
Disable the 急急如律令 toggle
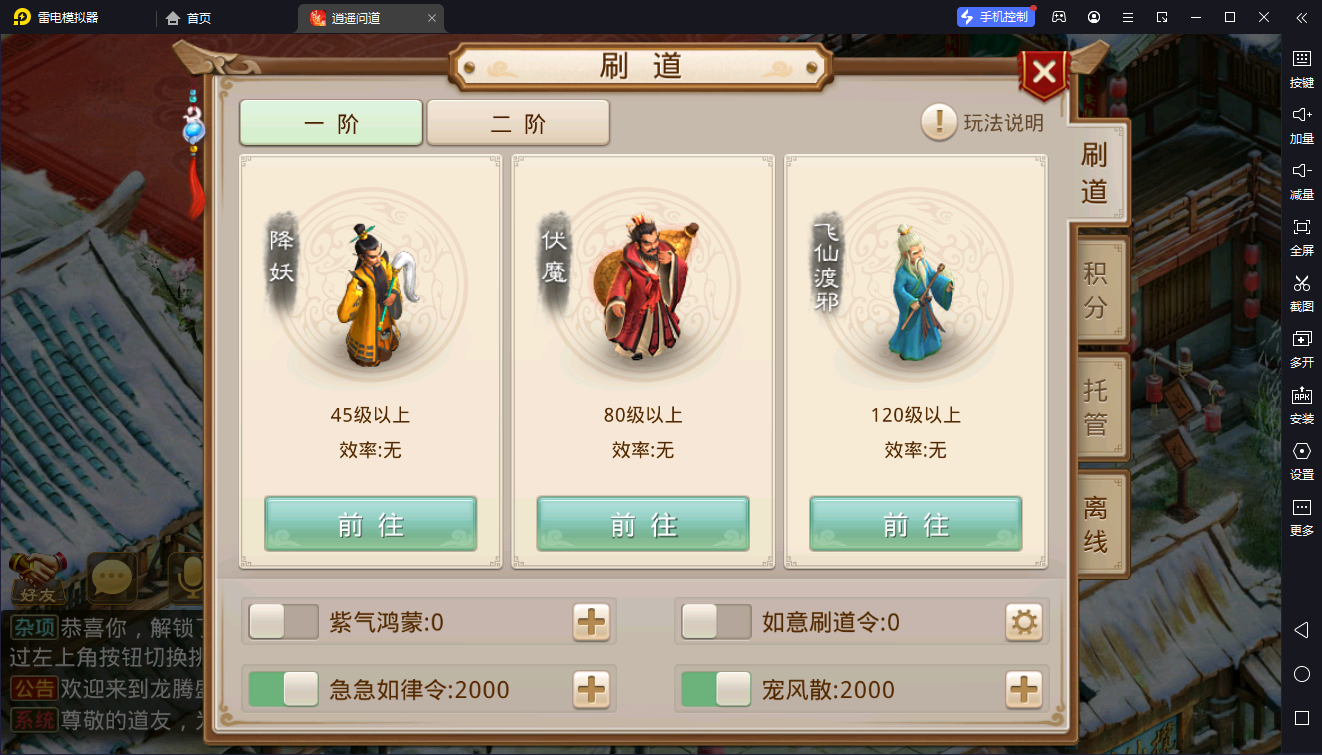[x=283, y=689]
